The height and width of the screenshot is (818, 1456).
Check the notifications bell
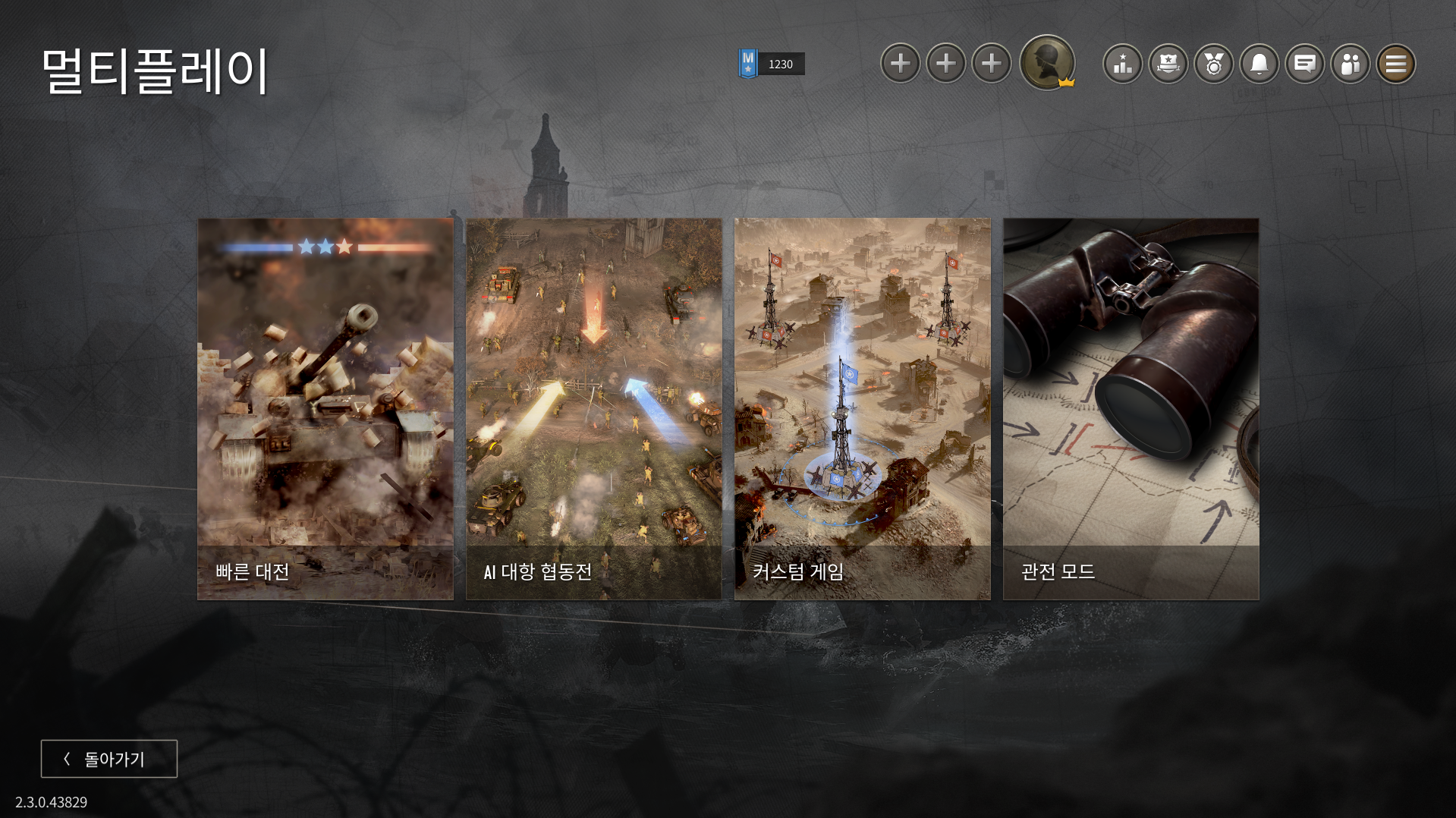click(1259, 64)
